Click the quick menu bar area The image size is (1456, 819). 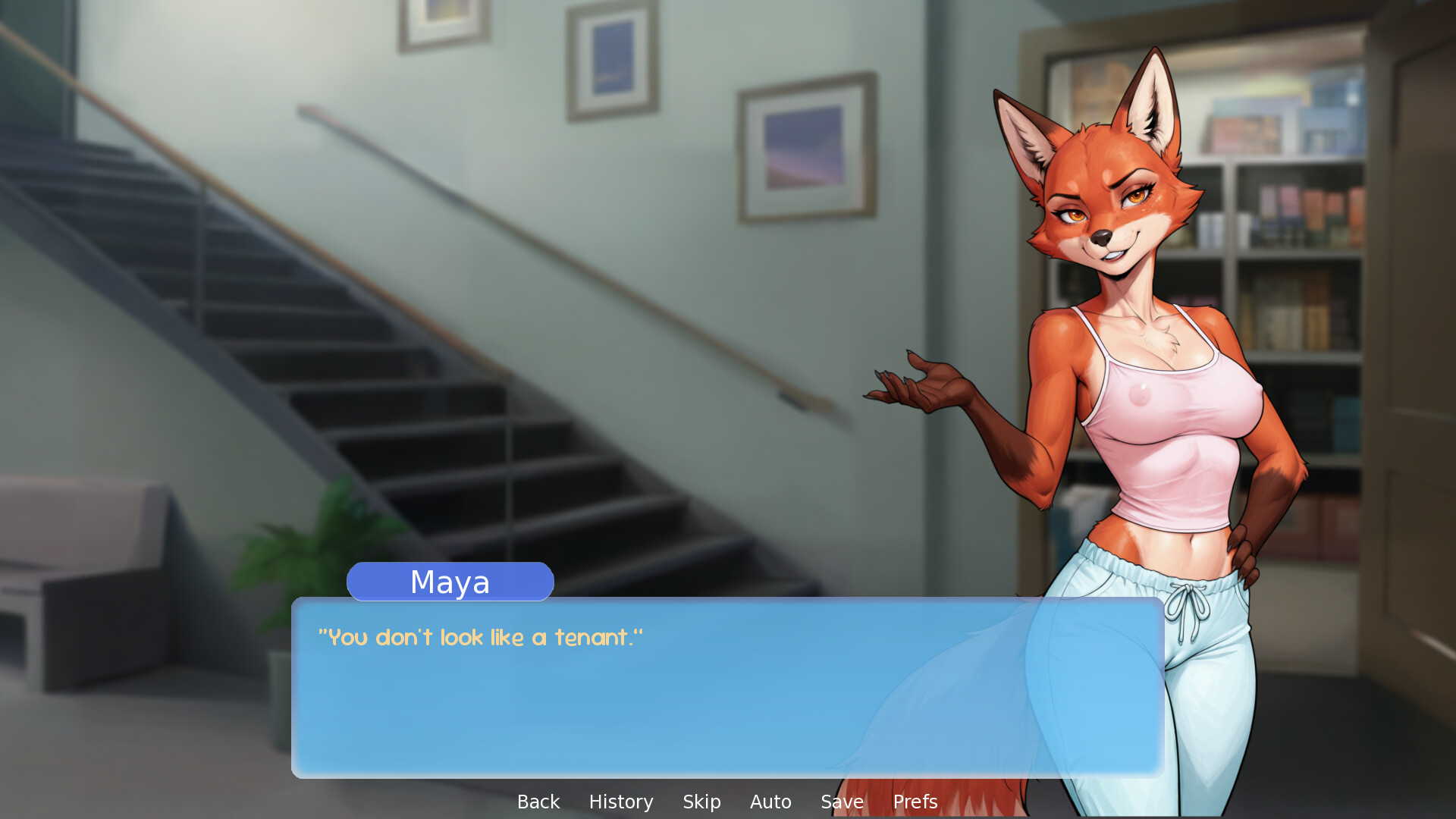coord(726,802)
